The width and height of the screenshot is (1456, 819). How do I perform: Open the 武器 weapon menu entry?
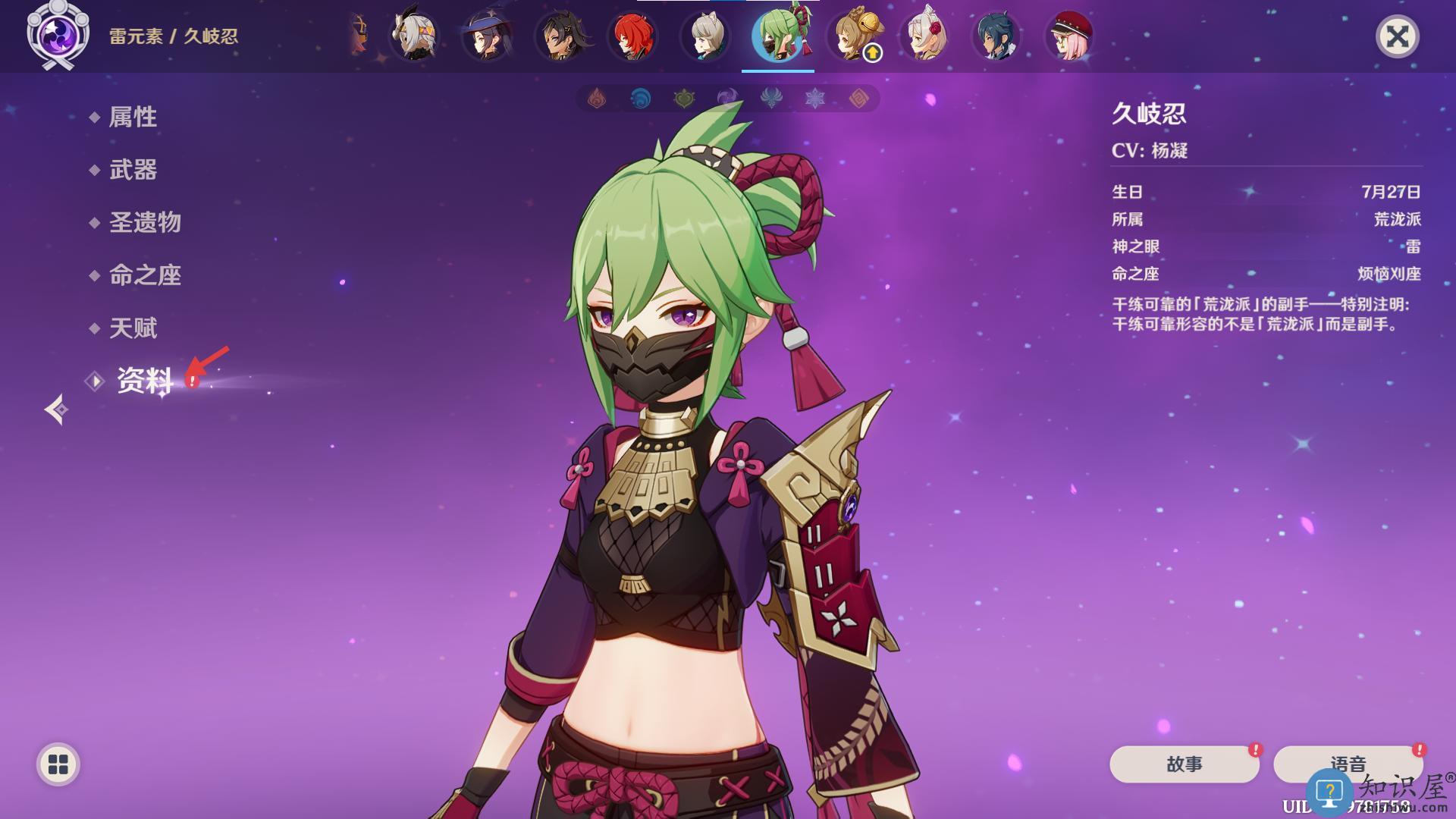point(133,170)
